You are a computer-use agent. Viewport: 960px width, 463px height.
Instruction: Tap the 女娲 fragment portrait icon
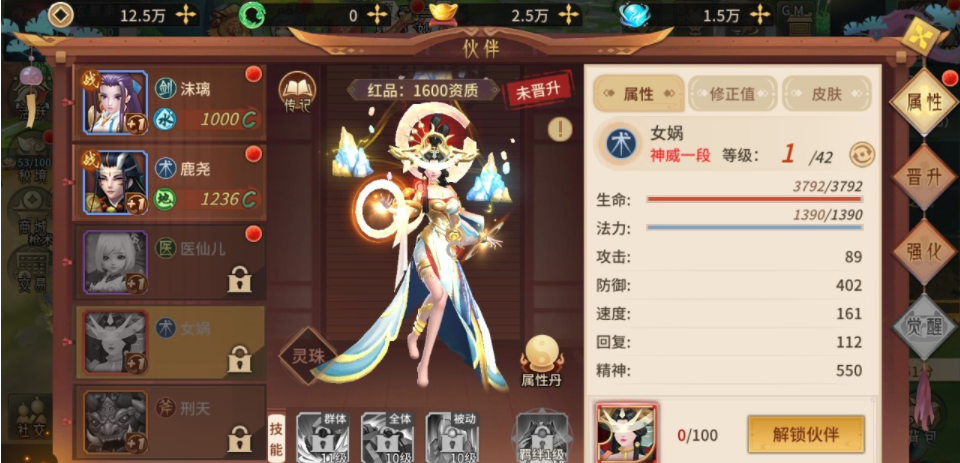(627, 433)
